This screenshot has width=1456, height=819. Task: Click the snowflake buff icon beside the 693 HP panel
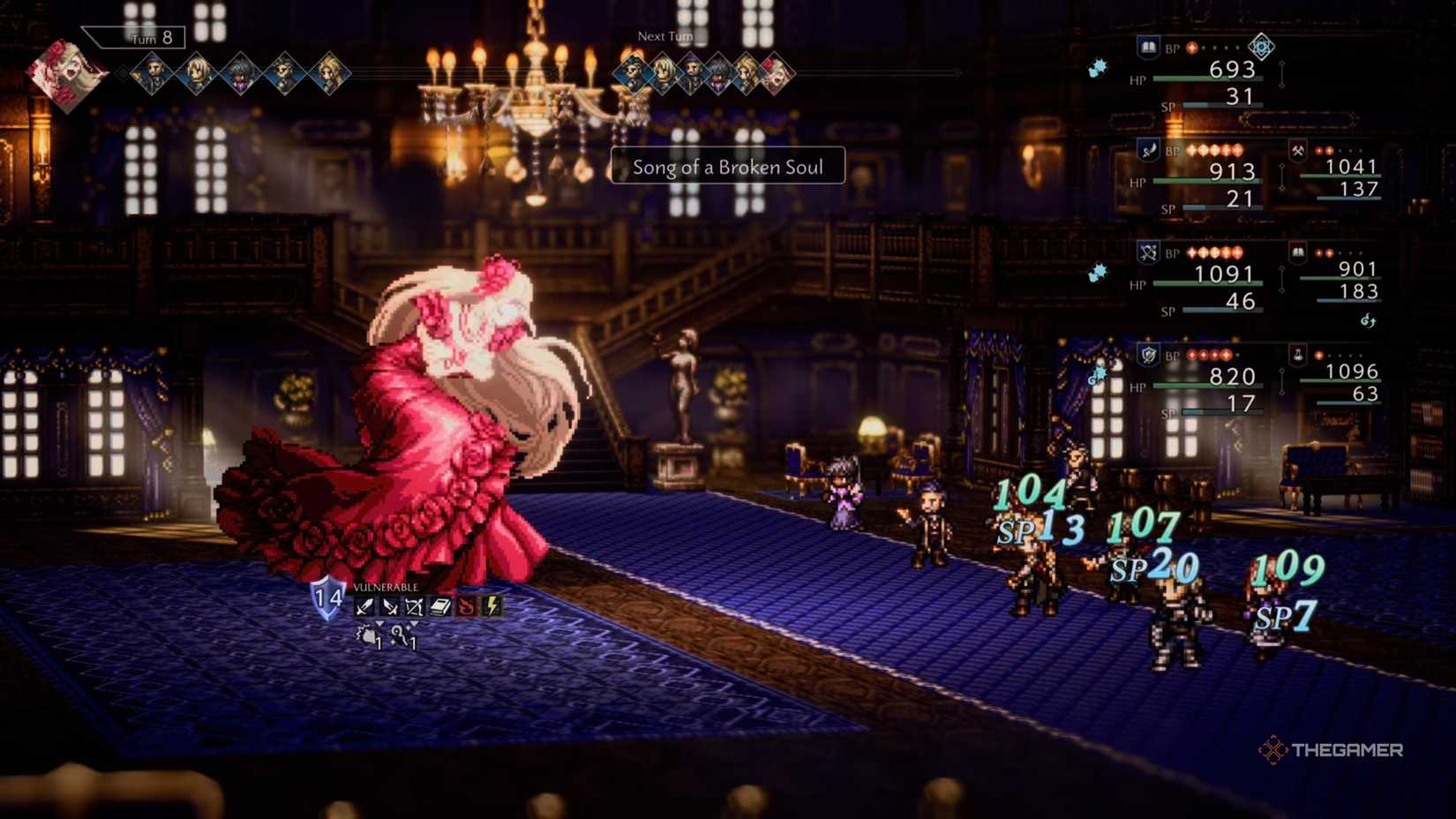[1097, 68]
